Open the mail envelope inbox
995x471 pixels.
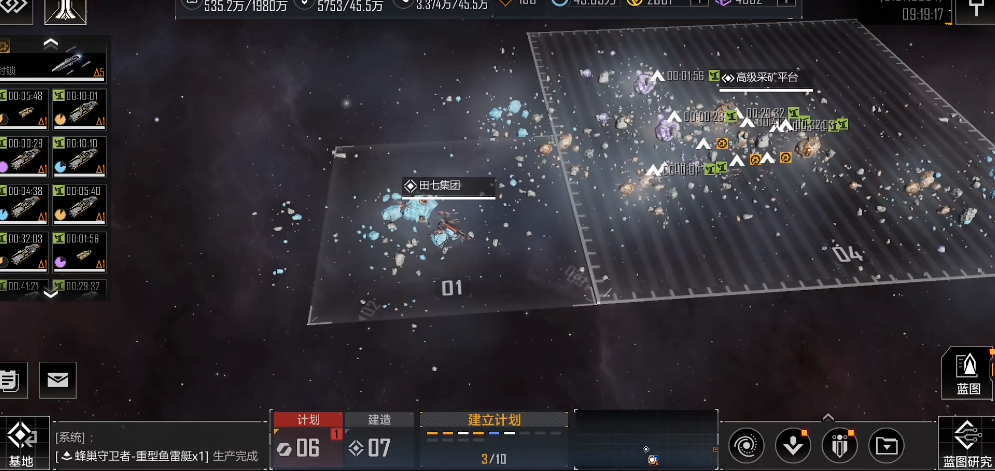[58, 379]
